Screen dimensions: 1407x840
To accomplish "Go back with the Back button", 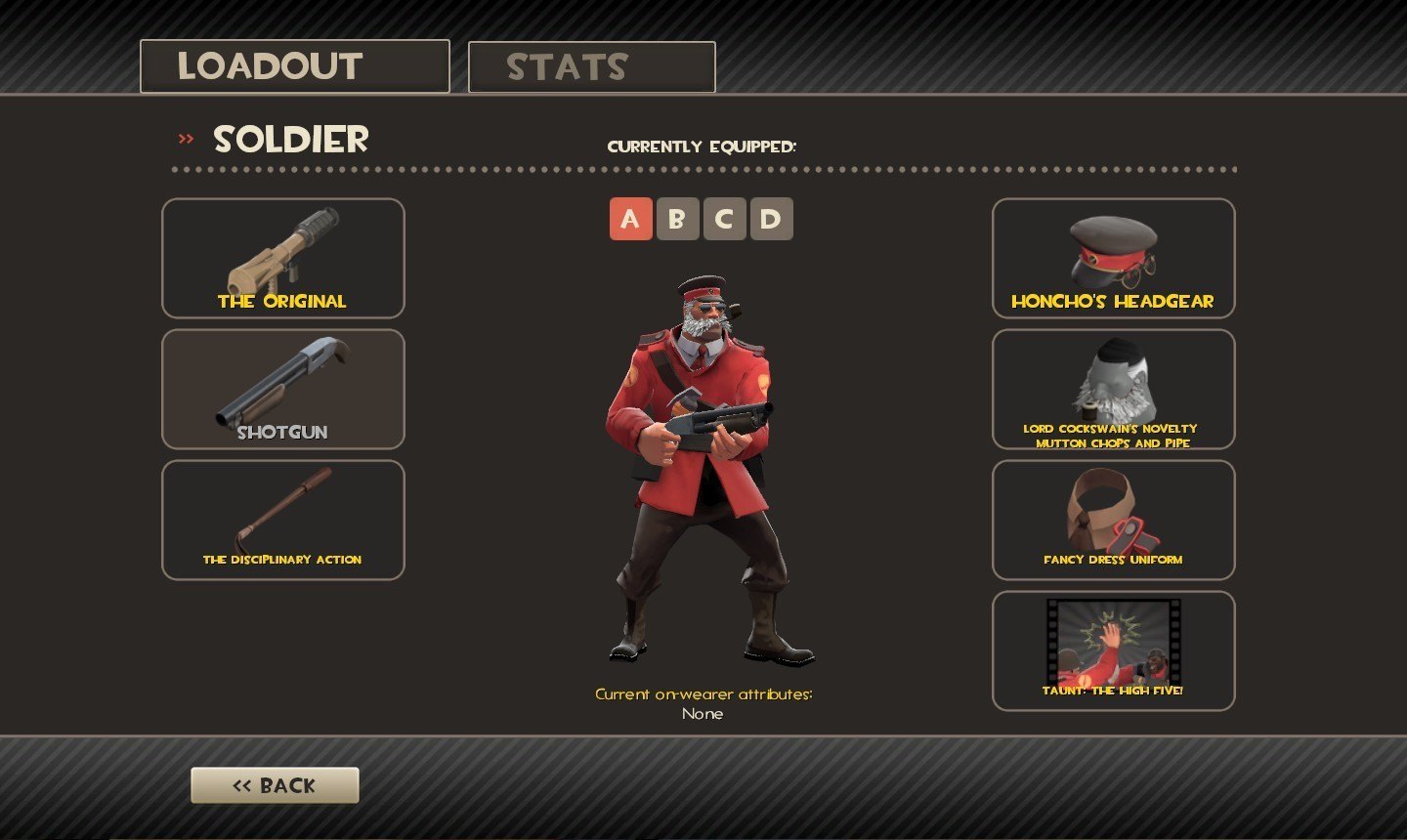I will (x=275, y=785).
